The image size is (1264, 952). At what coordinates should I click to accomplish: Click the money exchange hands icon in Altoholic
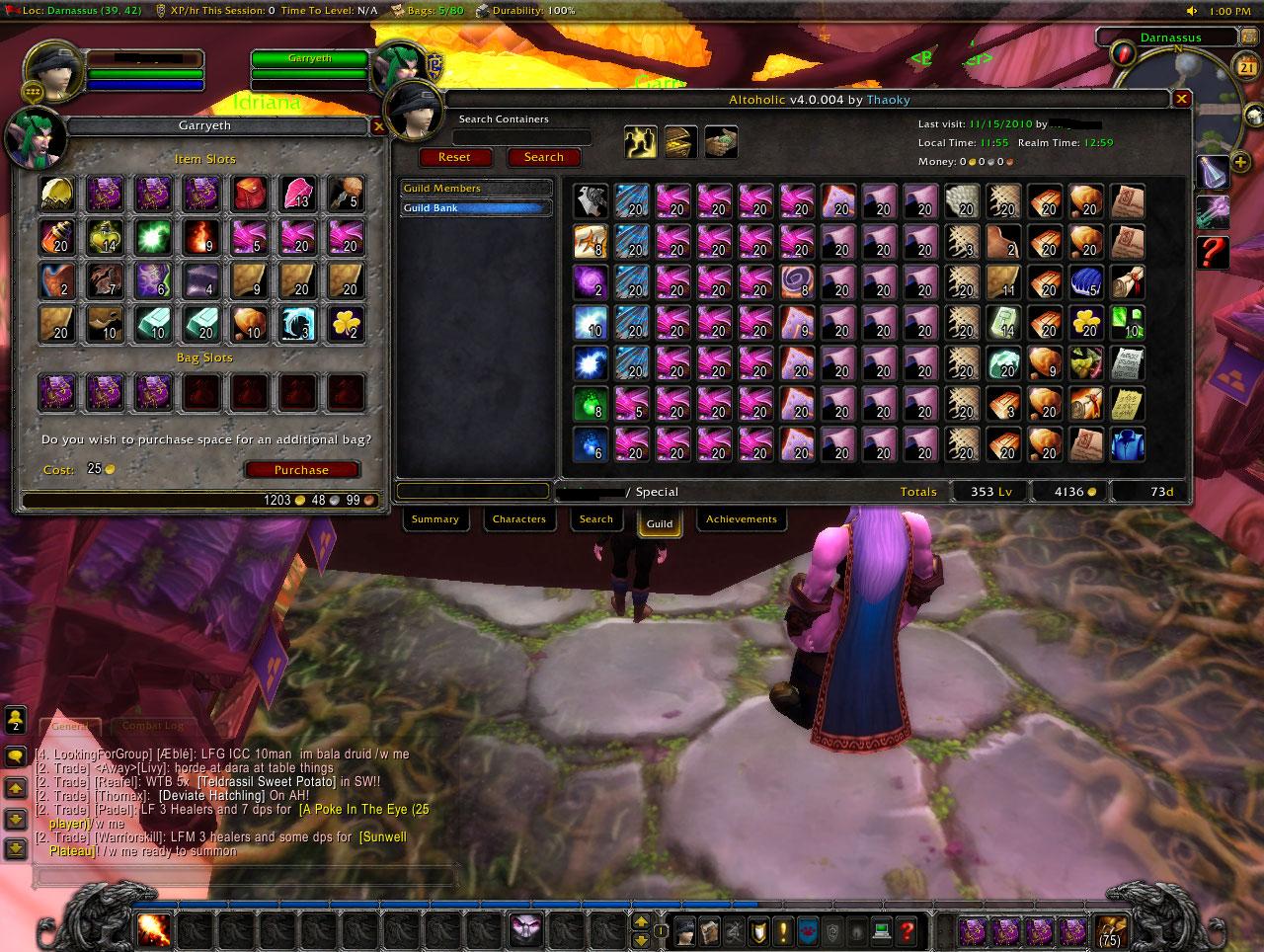[x=720, y=141]
